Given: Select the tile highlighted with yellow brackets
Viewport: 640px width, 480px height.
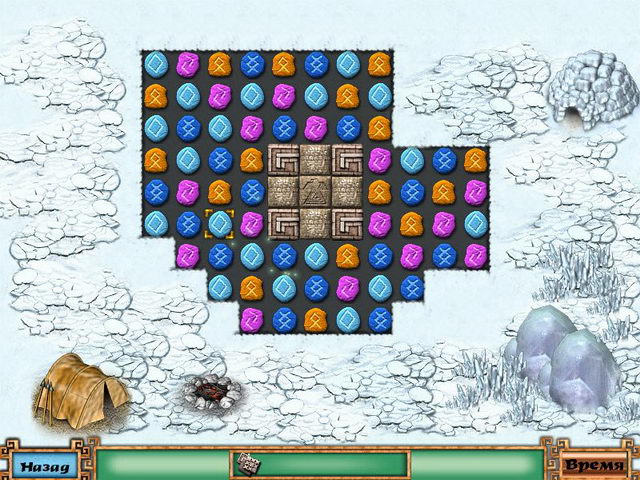Looking at the screenshot, I should 219,224.
